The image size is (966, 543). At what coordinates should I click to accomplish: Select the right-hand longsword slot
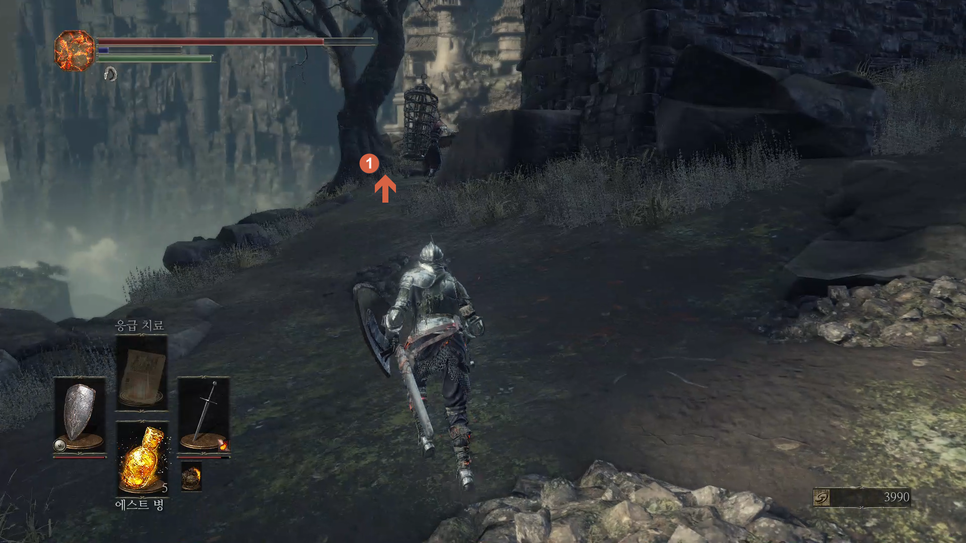pyautogui.click(x=204, y=415)
